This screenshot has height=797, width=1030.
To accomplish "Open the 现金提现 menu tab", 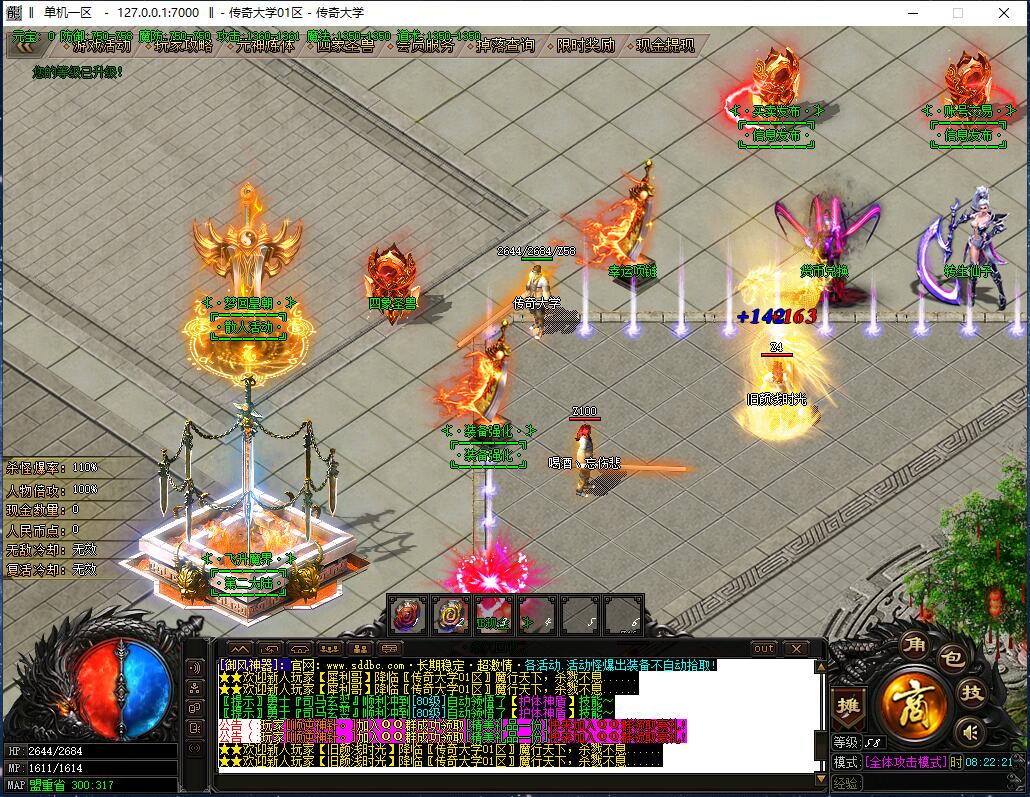I will [665, 46].
